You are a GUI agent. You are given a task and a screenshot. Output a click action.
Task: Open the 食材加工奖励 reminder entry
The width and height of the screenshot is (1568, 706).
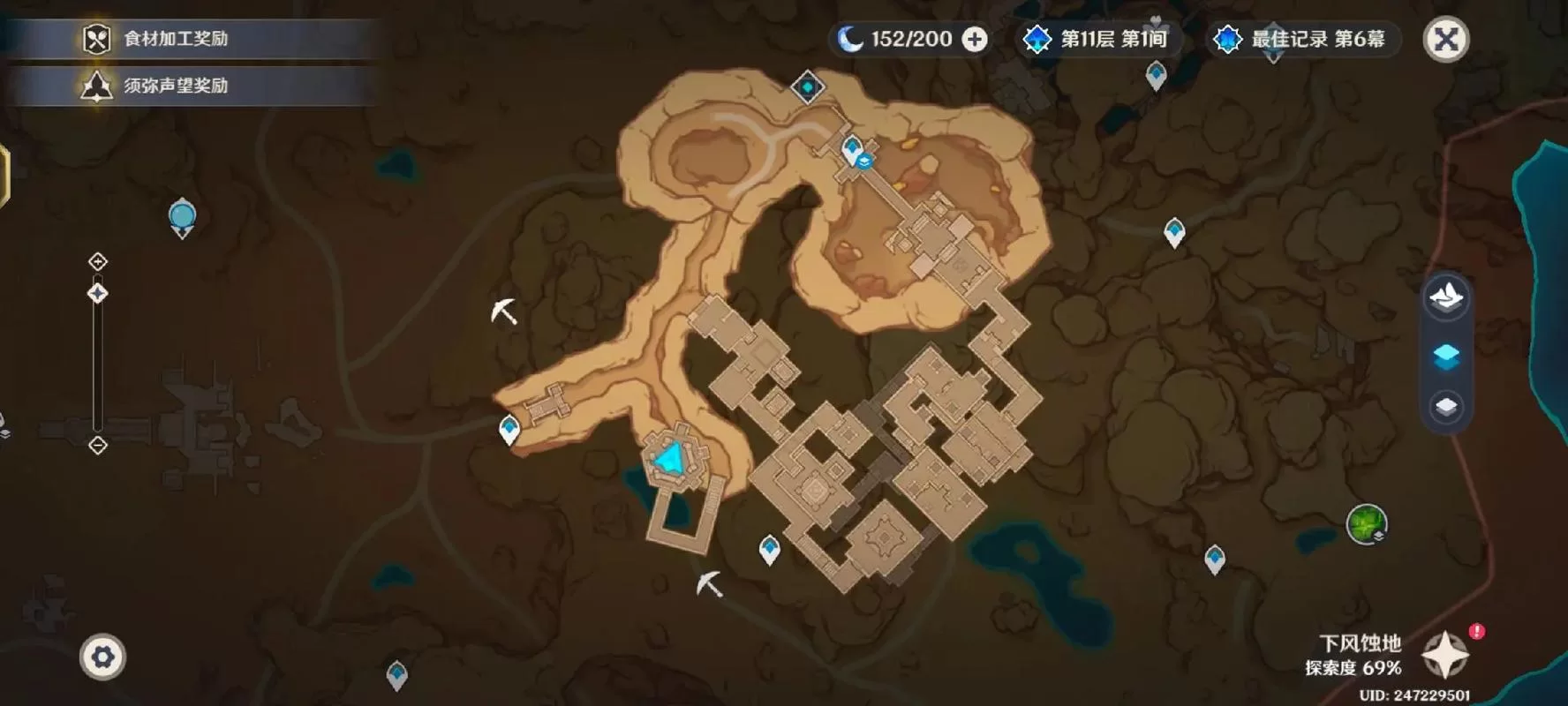(175, 39)
